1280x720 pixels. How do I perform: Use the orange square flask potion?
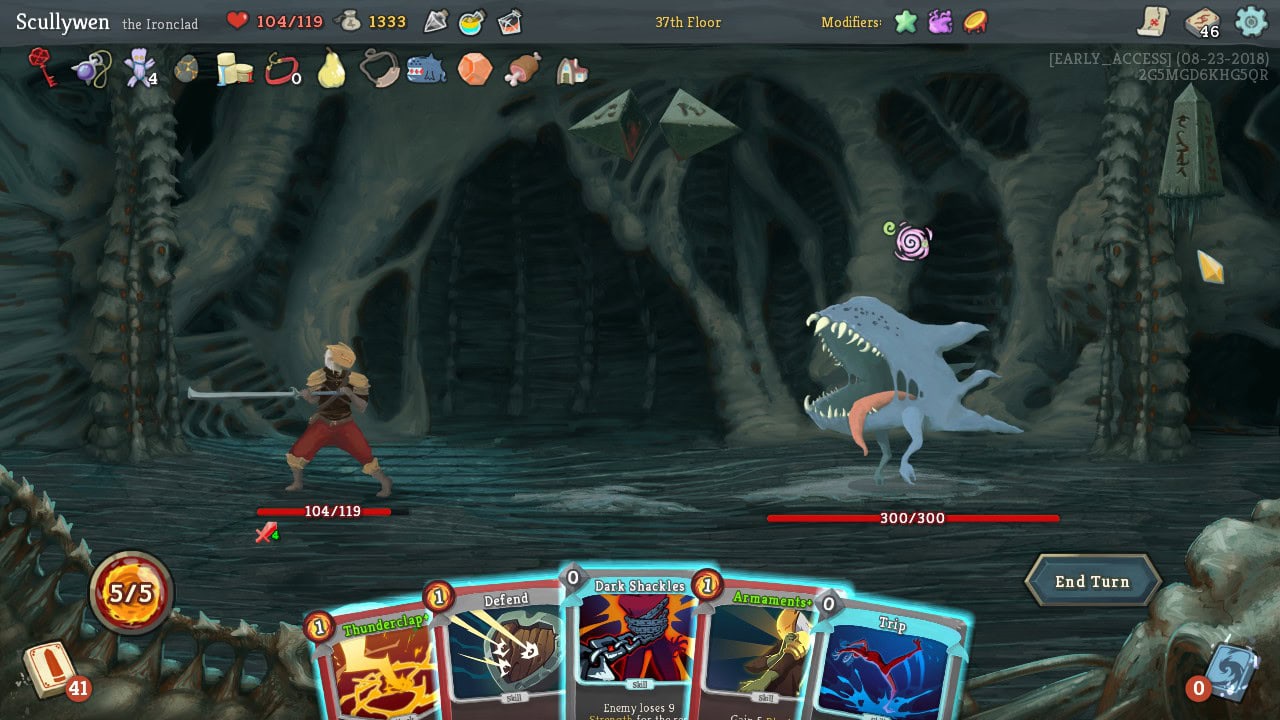(x=509, y=21)
